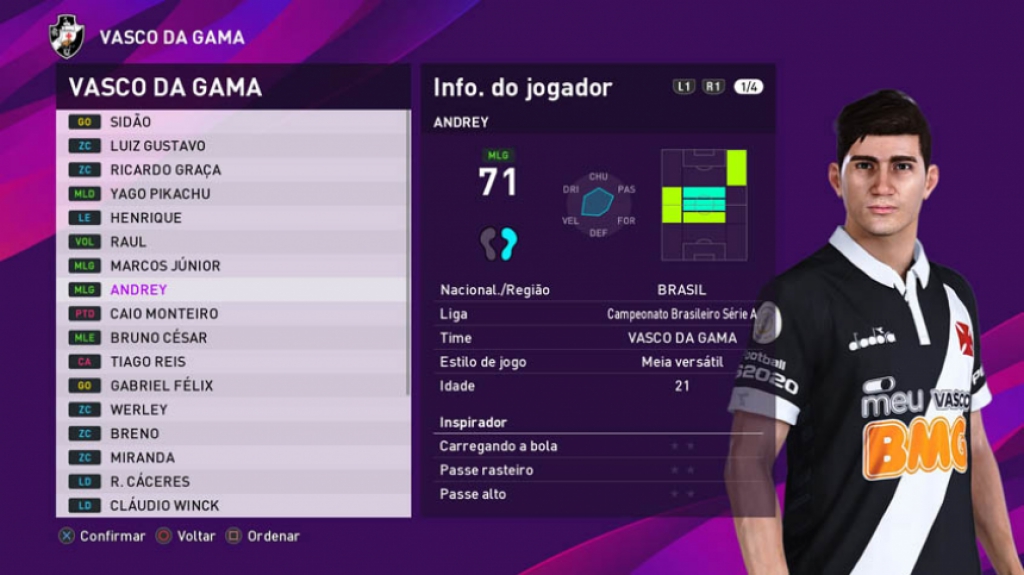Sort the list with Ordenar
The width and height of the screenshot is (1024, 575).
263,536
